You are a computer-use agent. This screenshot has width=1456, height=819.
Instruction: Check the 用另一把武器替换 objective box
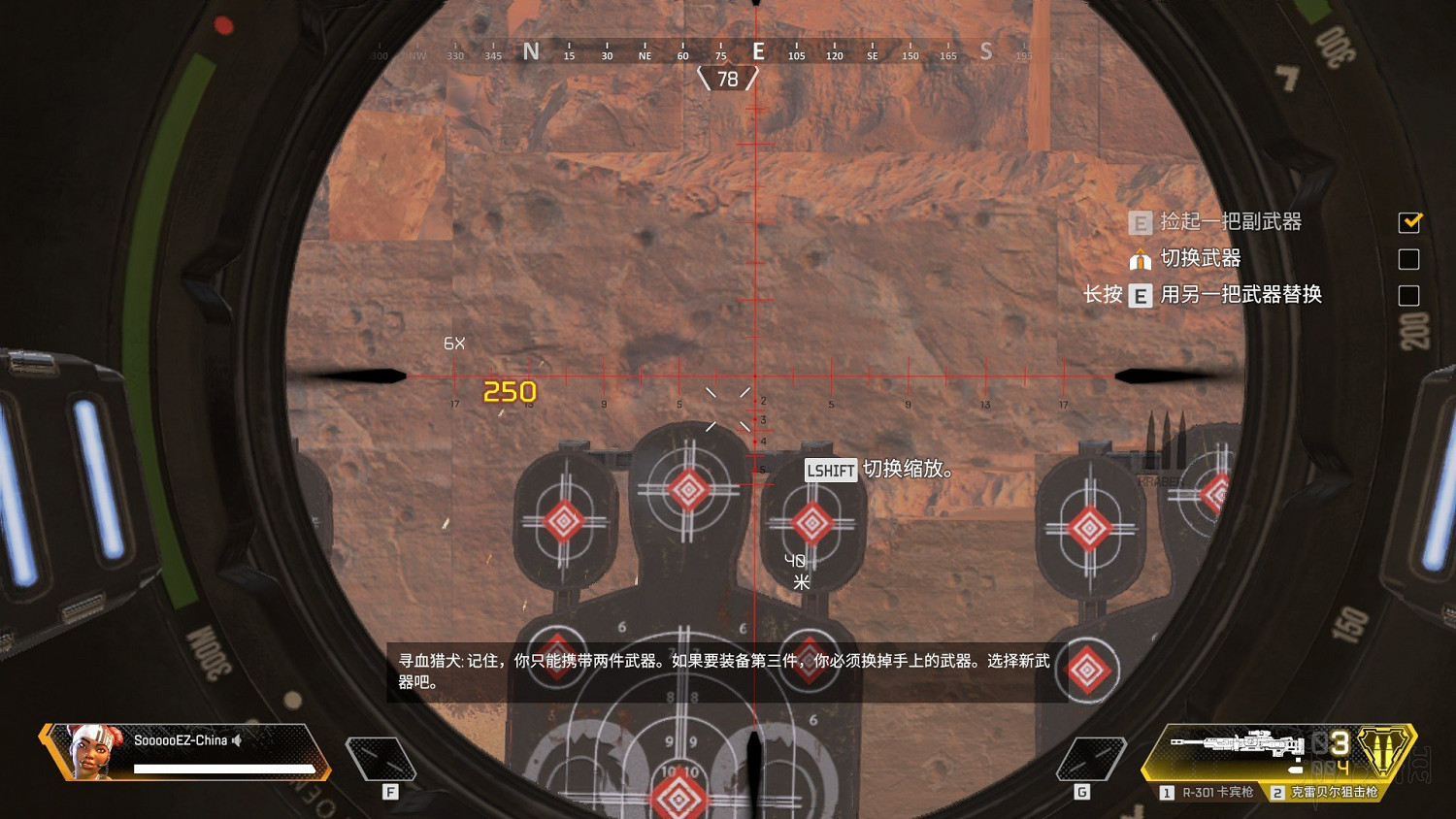click(x=1409, y=295)
